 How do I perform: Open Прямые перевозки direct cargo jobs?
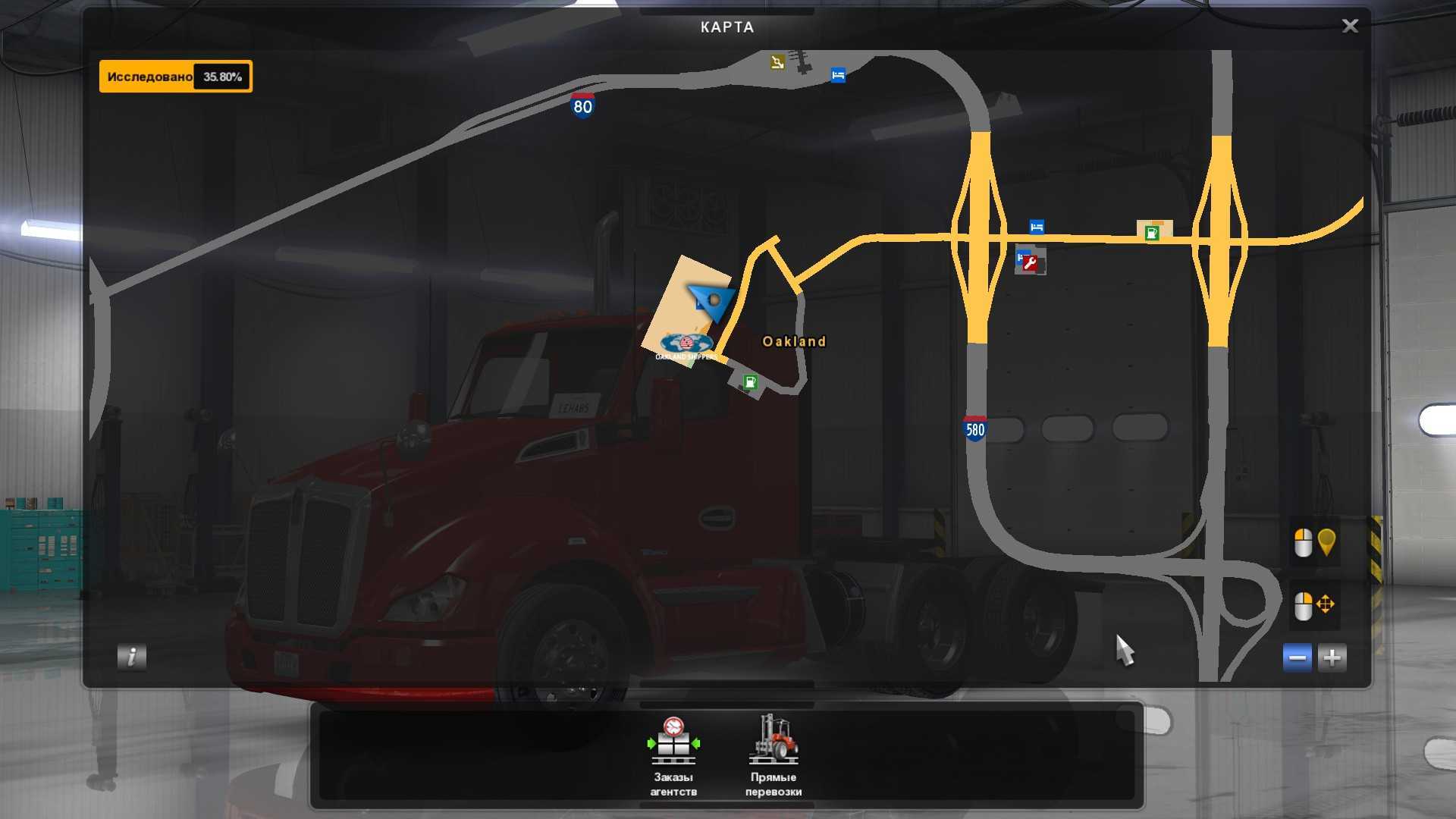tap(773, 756)
